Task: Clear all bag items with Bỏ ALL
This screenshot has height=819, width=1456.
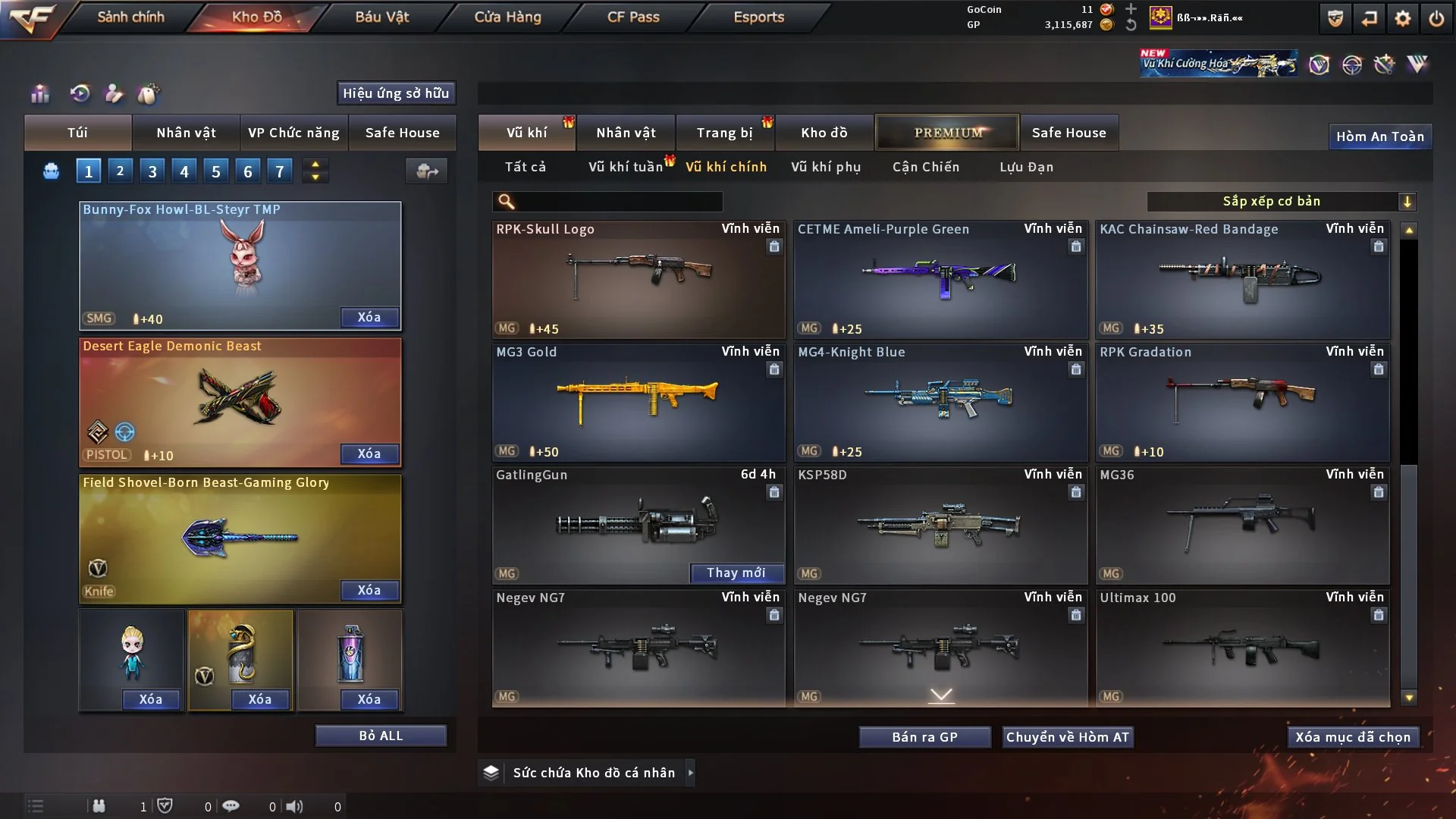Action: coord(381,736)
